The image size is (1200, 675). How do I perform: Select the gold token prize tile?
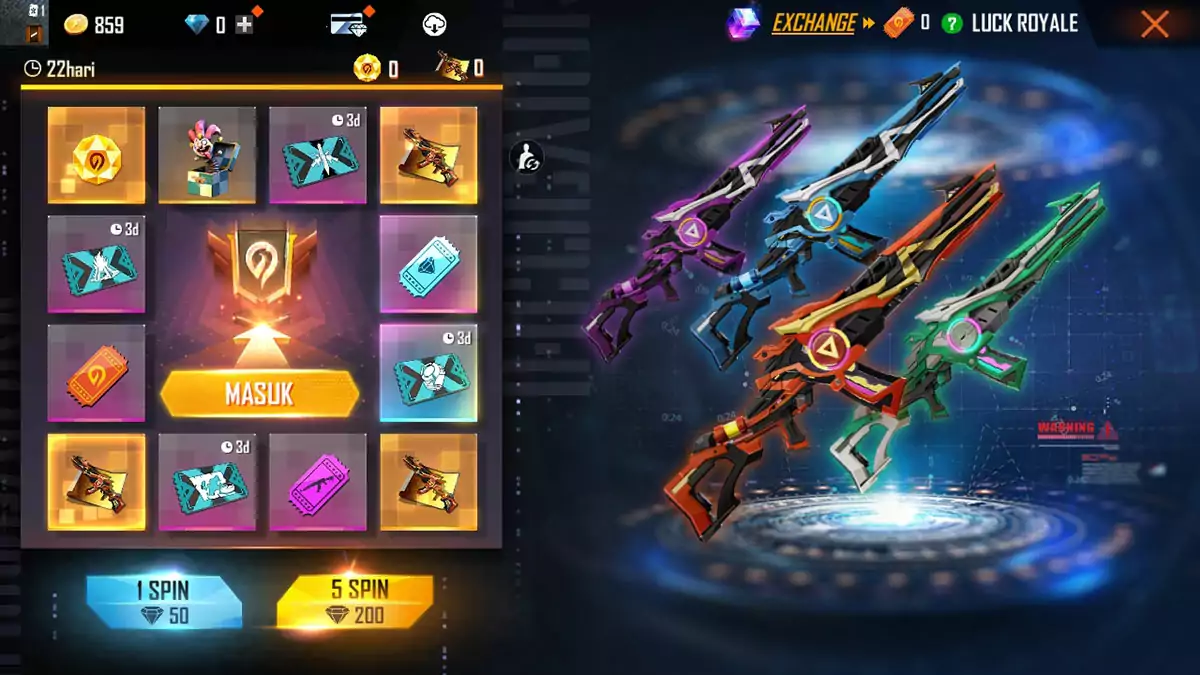96,155
